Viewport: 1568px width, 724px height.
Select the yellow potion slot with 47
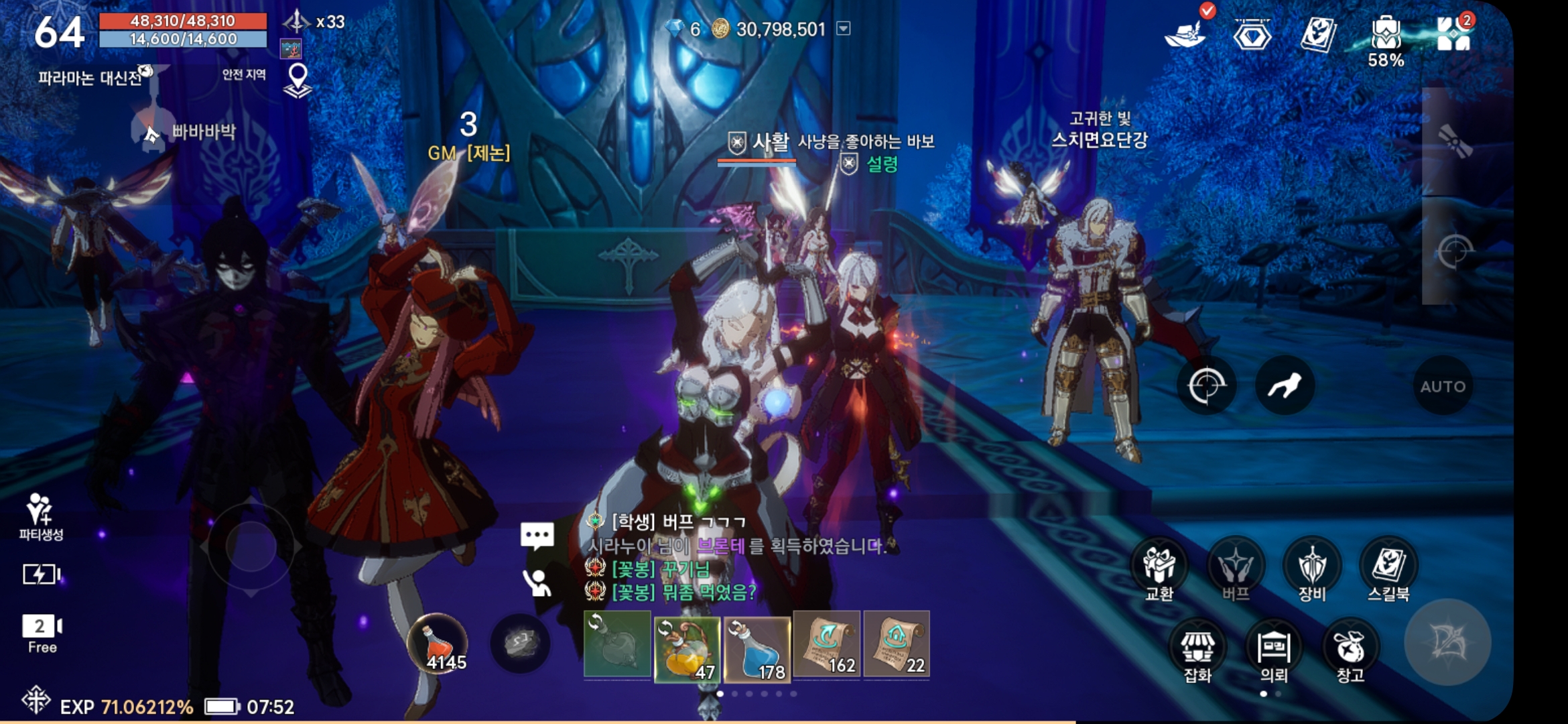(687, 646)
